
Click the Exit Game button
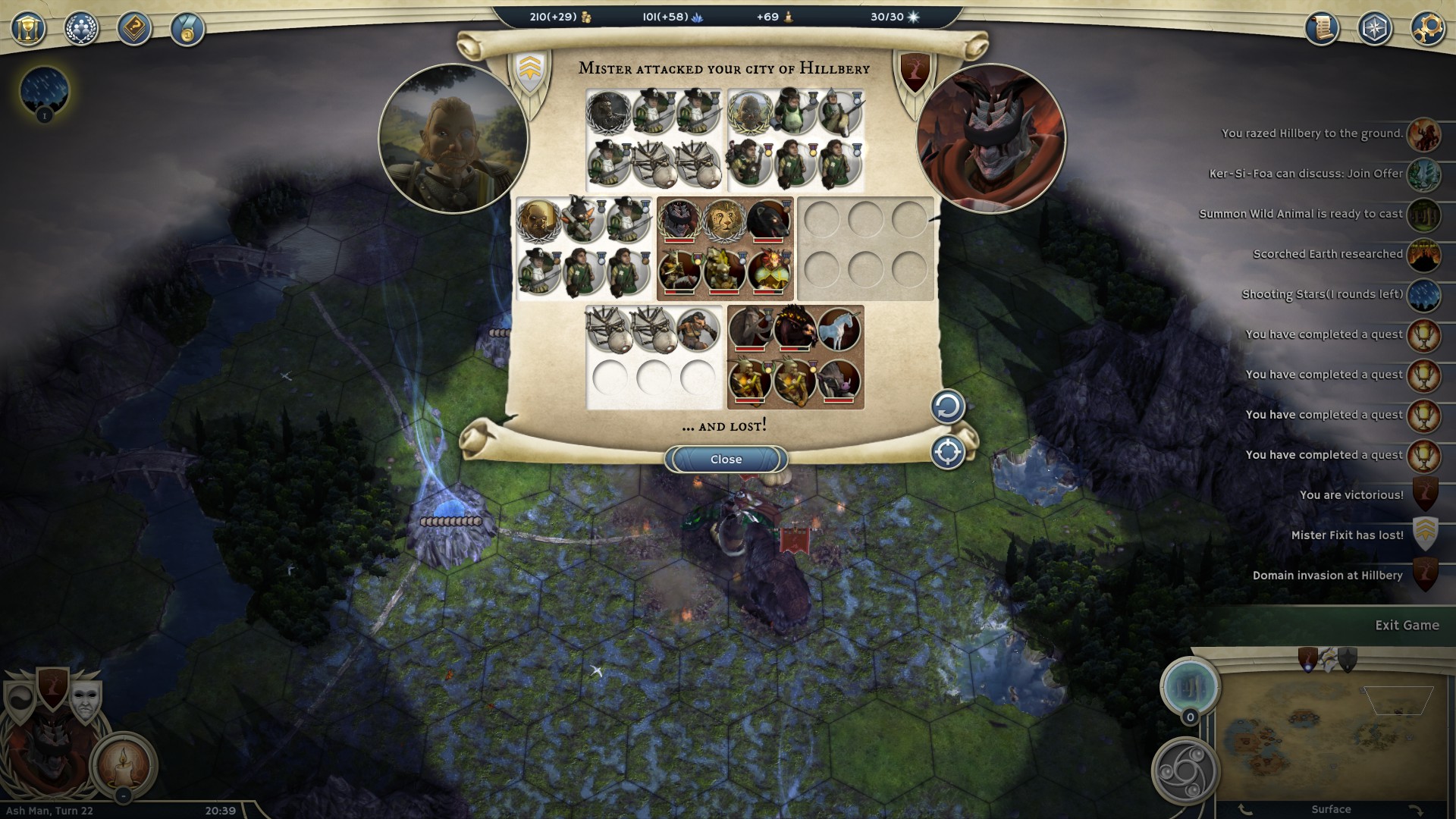(x=1407, y=626)
